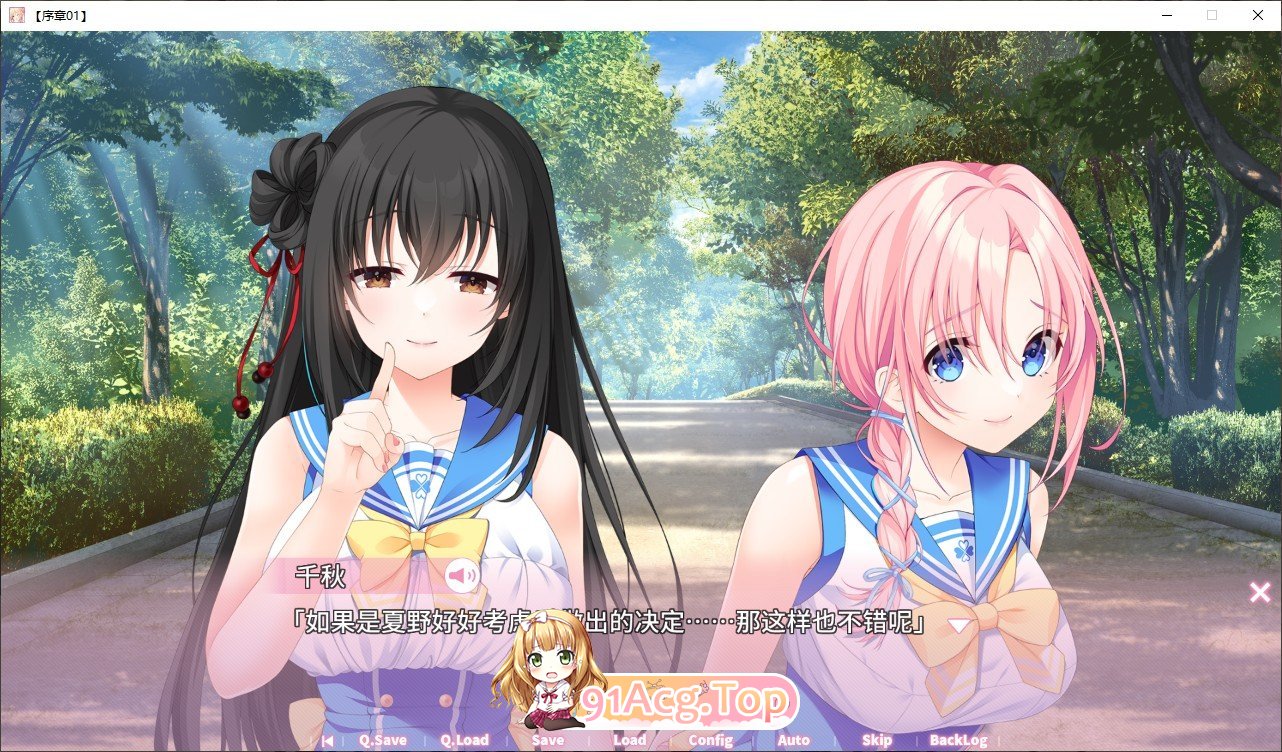
Task: Expand the window title bar text 序章01
Action: (60, 14)
